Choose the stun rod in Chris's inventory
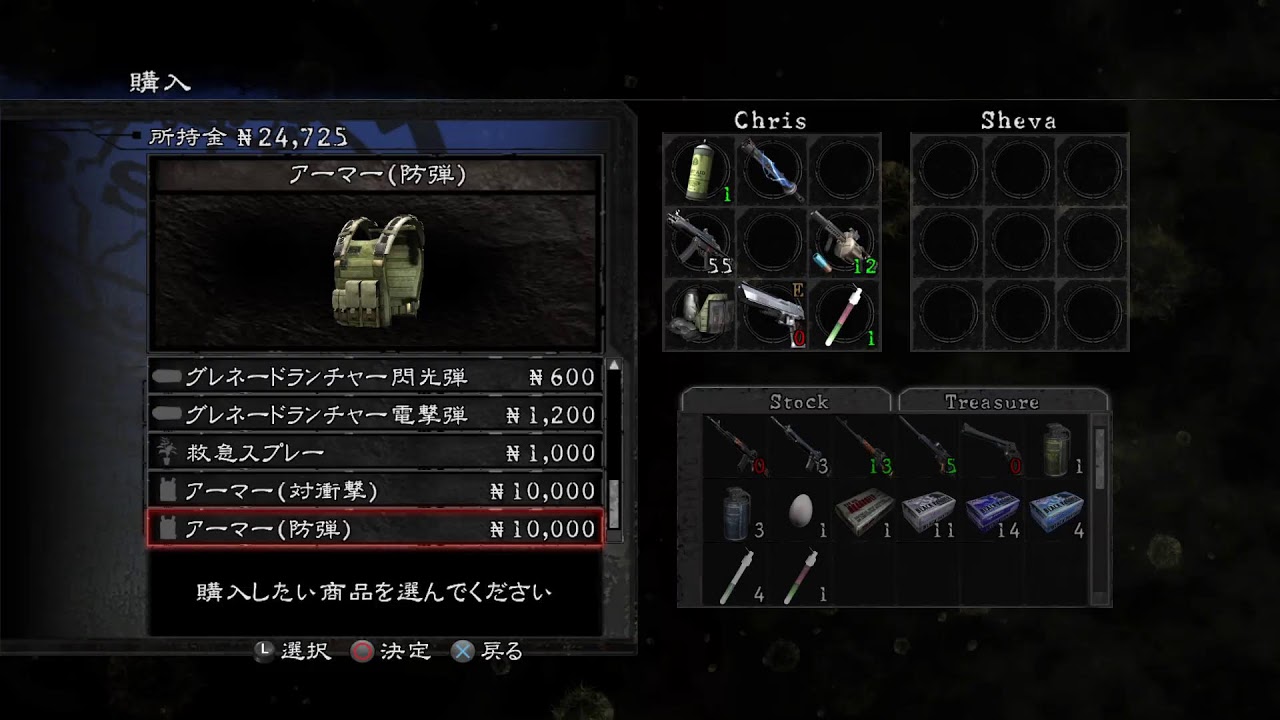Image resolution: width=1280 pixels, height=720 pixels. click(771, 170)
